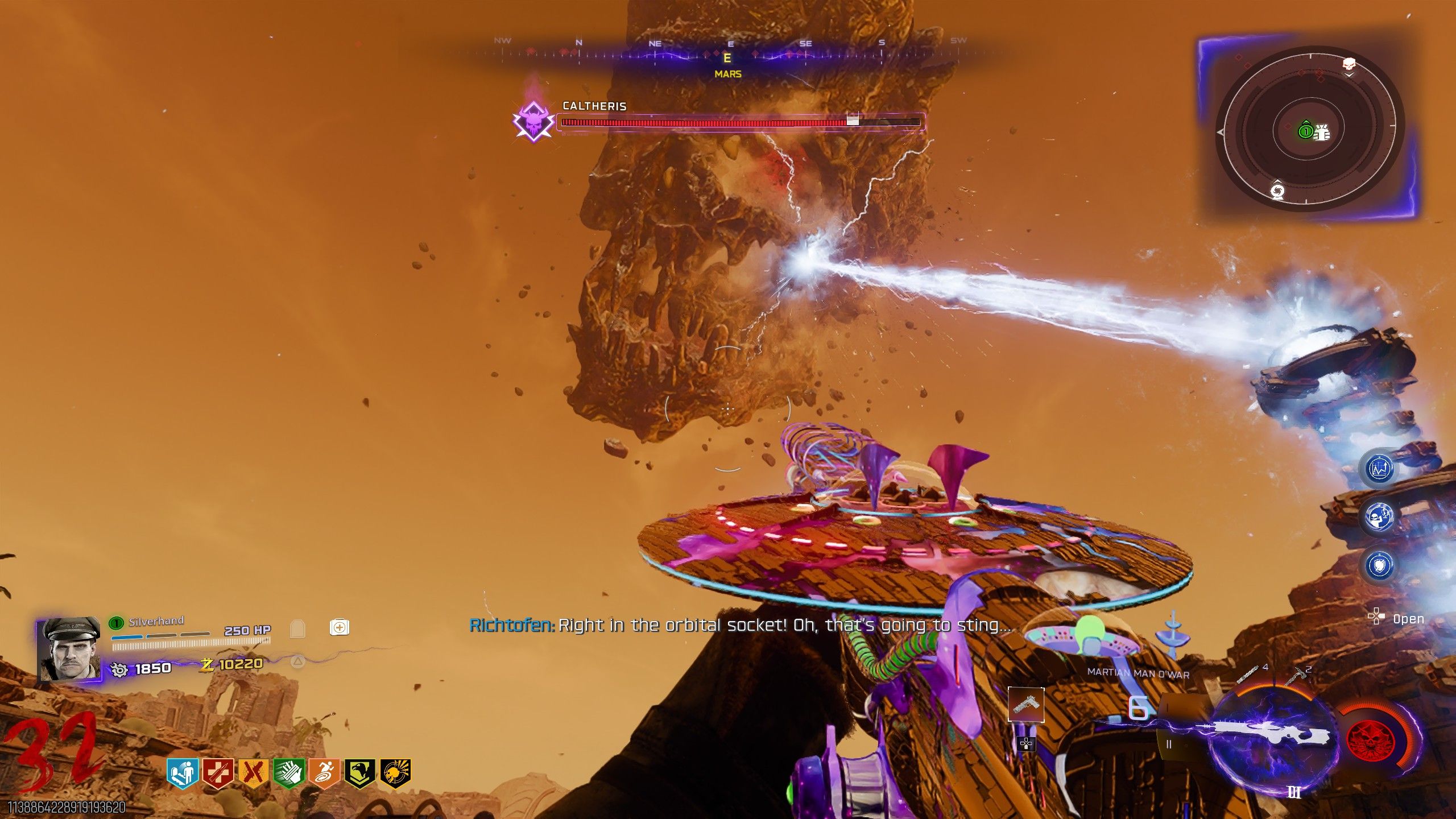Select the tactical equipment with count 4
This screenshot has height=819, width=1456.
click(x=1248, y=675)
